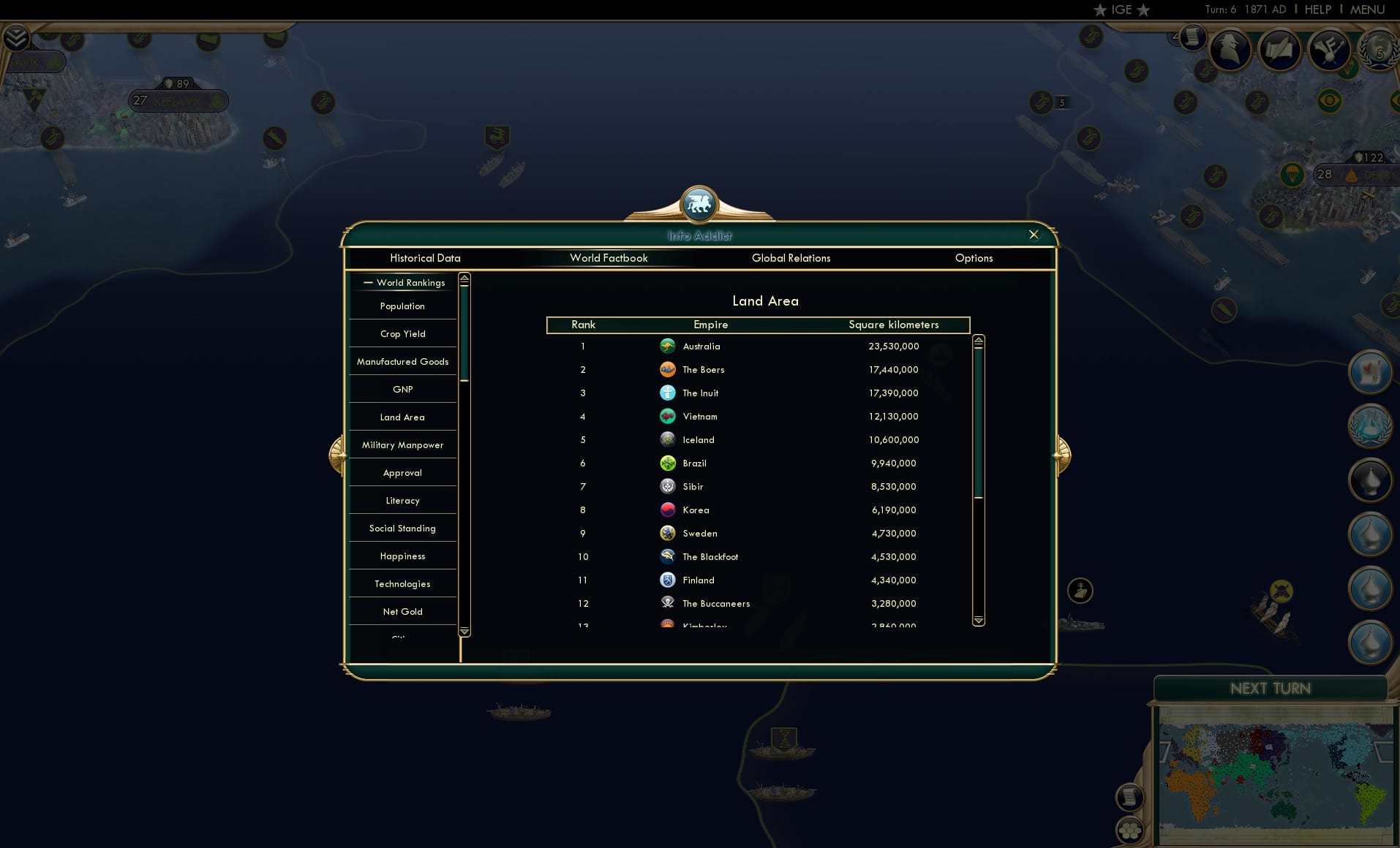Click the gold right arrow on the panel edge
The image size is (1400, 848).
[1062, 454]
